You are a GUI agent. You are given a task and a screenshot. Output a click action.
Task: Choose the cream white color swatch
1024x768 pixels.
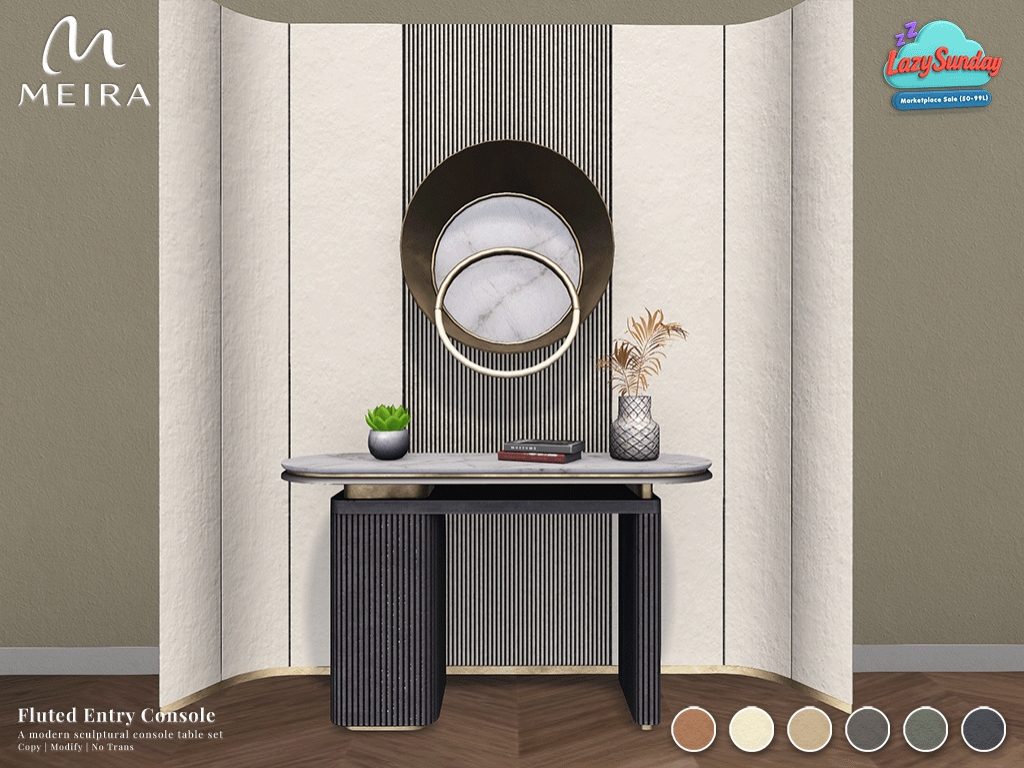coord(751,728)
